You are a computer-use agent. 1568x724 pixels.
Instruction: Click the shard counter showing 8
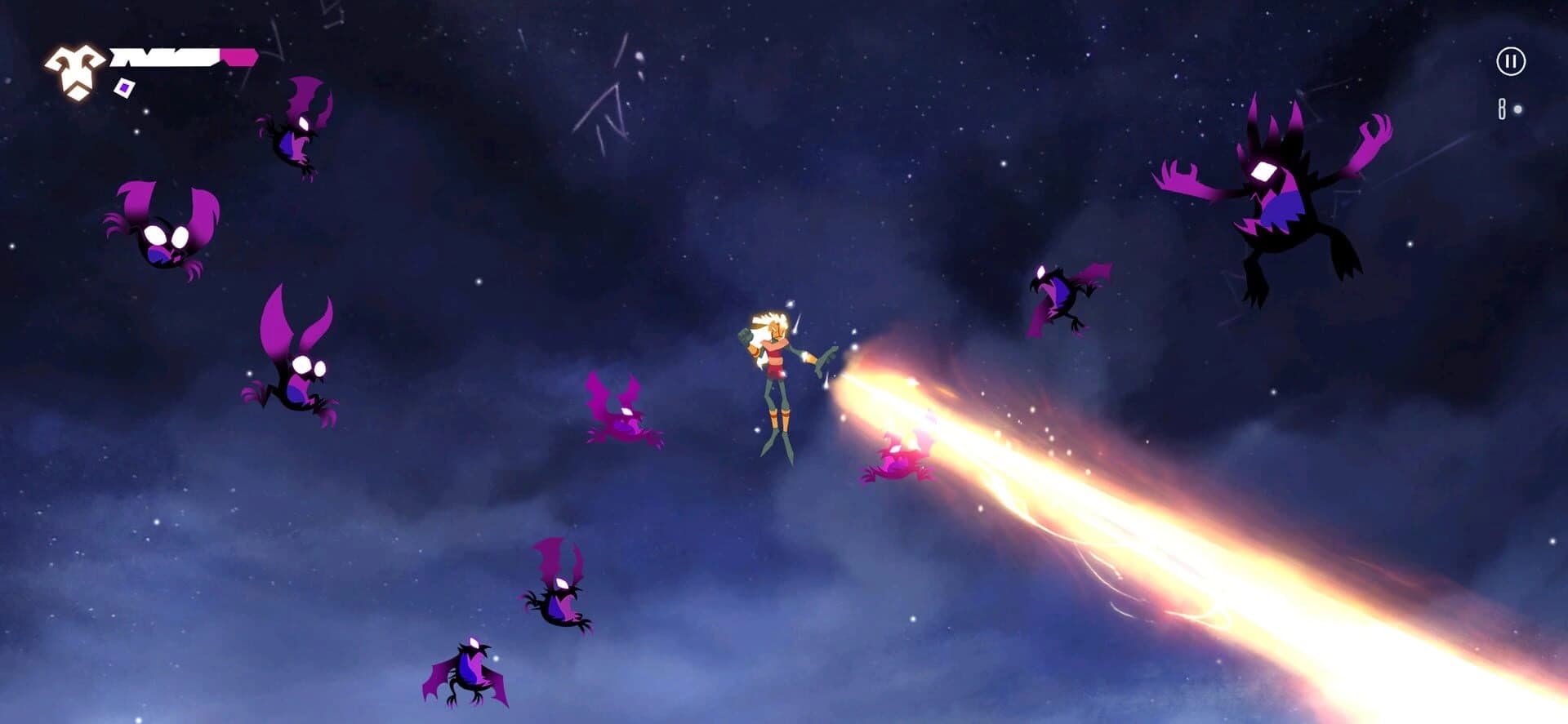pyautogui.click(x=1501, y=109)
